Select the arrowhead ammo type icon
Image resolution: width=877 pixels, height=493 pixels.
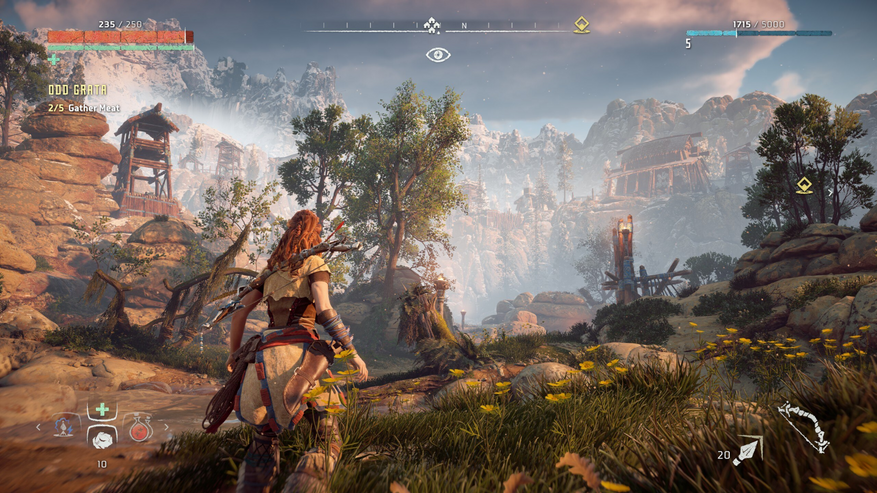click(748, 450)
